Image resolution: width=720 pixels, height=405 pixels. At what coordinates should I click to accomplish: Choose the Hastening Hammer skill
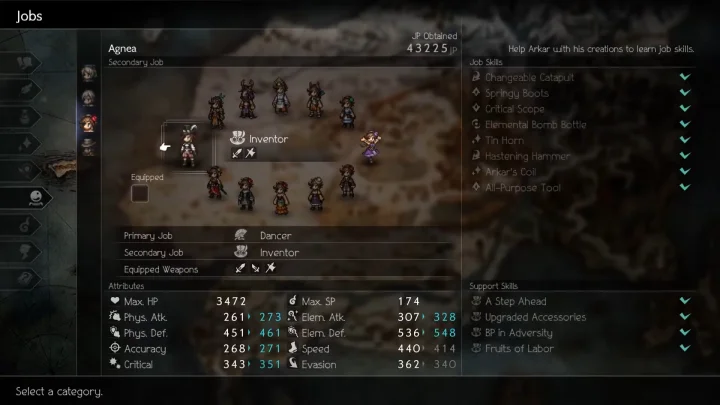click(527, 156)
